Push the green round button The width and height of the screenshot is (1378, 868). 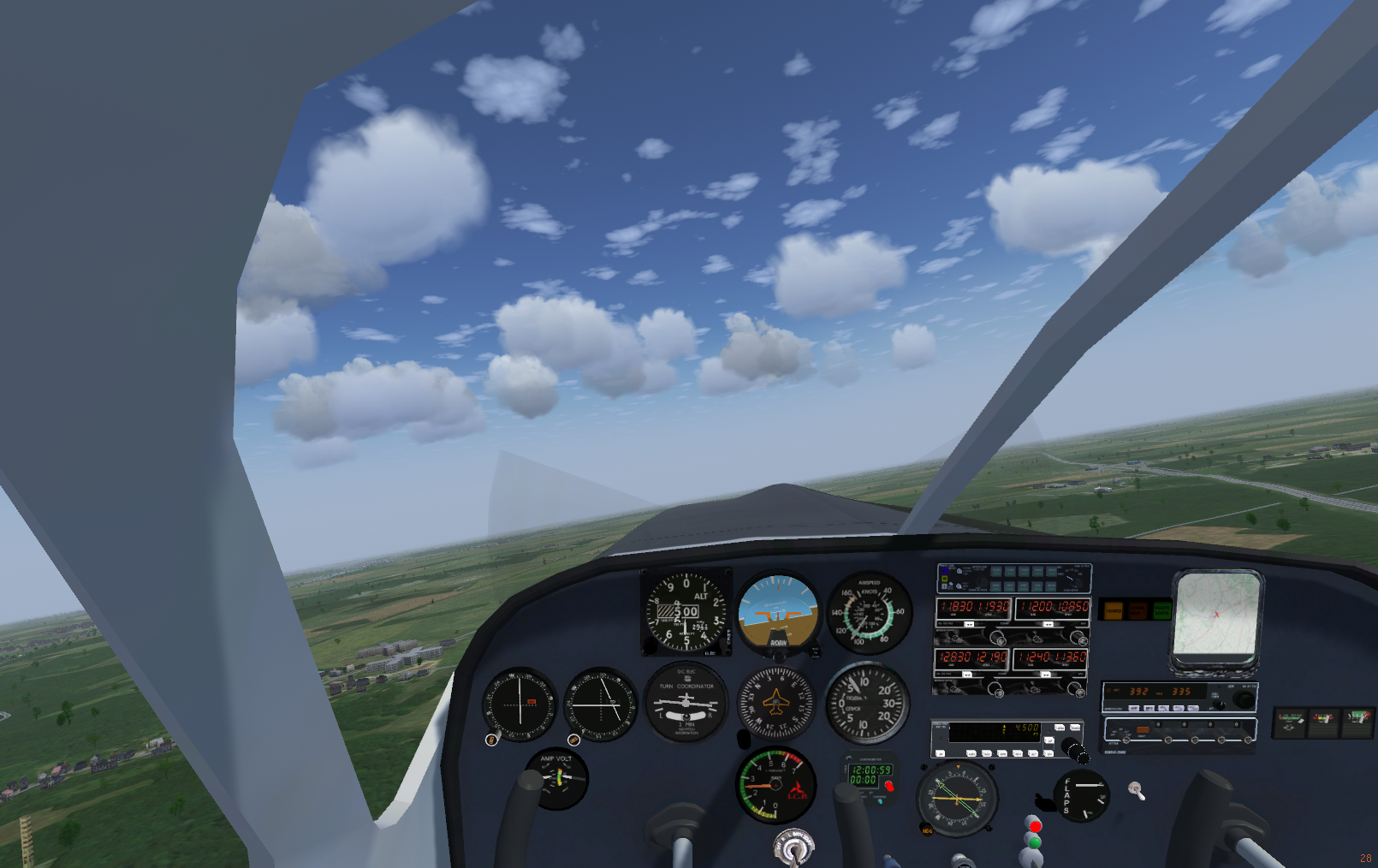(x=1034, y=843)
